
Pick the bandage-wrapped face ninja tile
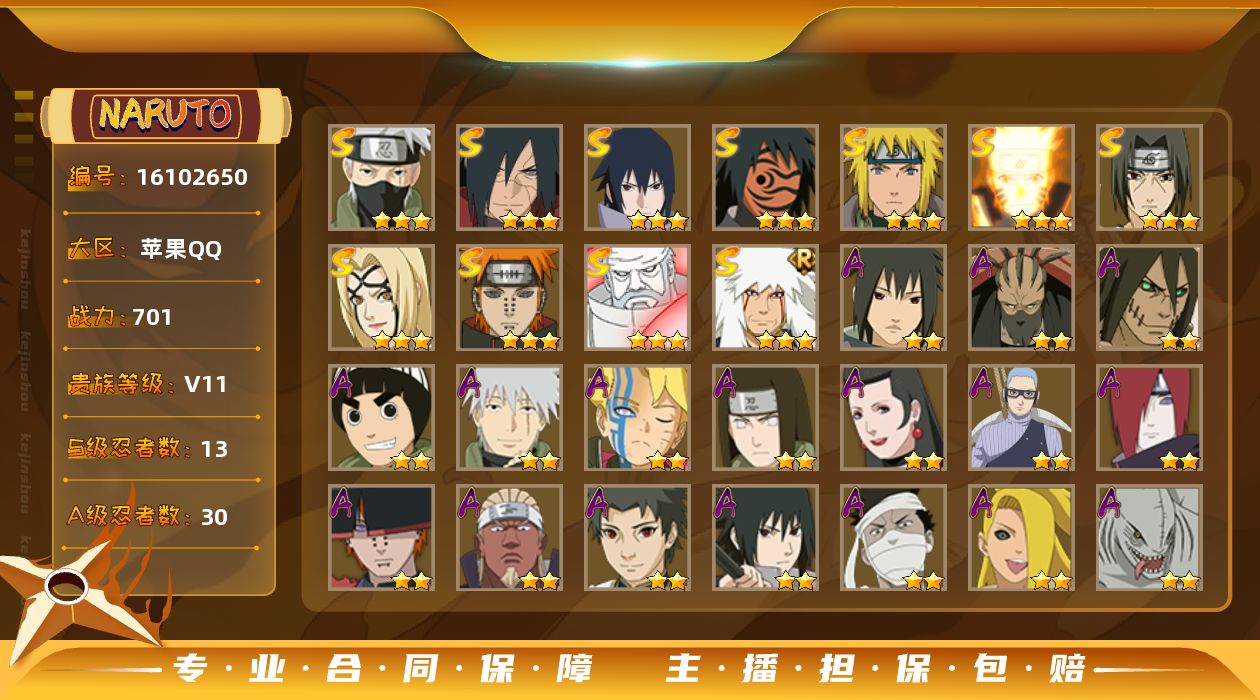[x=893, y=538]
